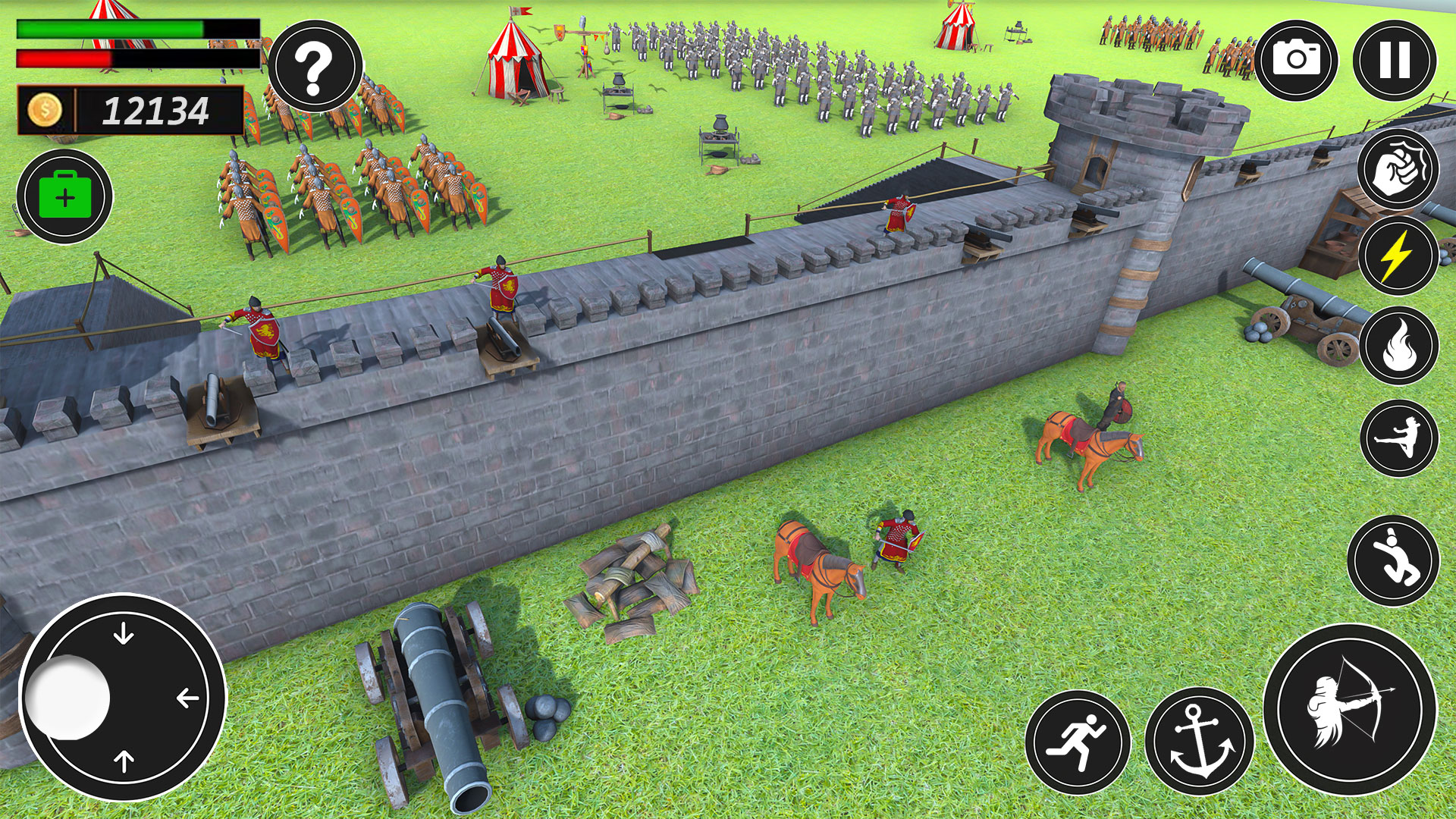Use the green health kit

point(64,196)
